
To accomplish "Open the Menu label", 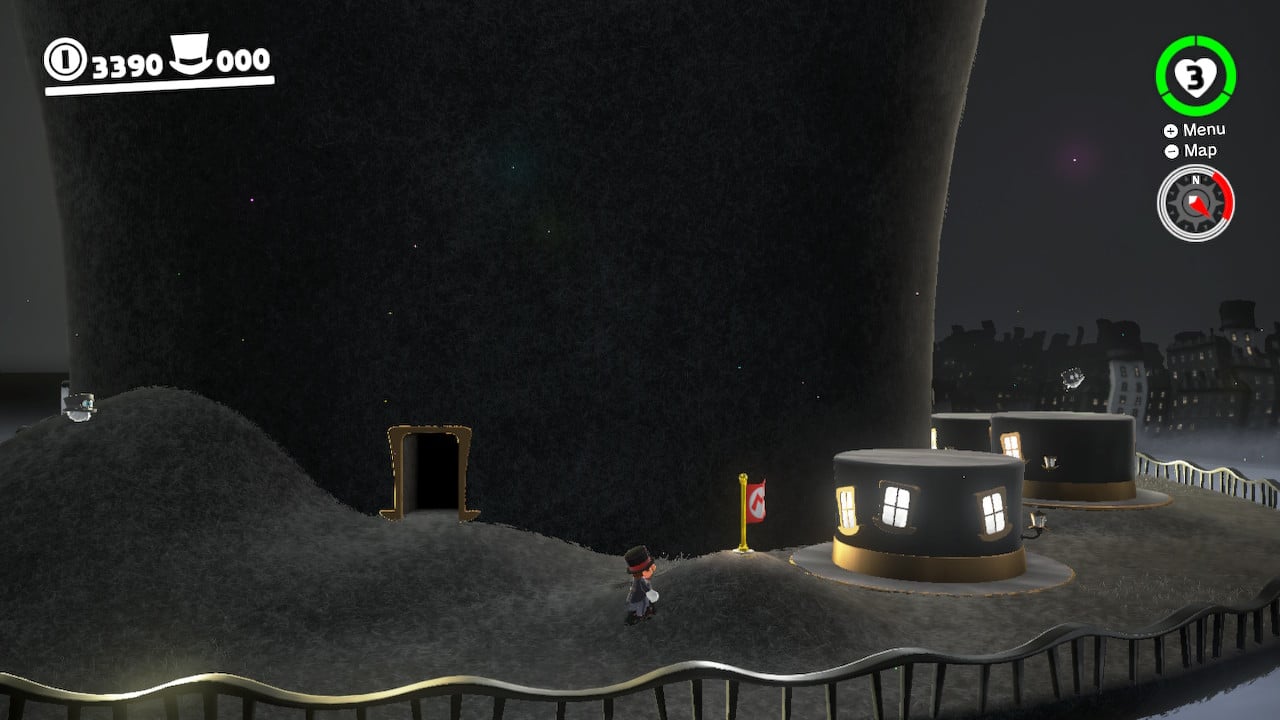I will (x=1207, y=129).
